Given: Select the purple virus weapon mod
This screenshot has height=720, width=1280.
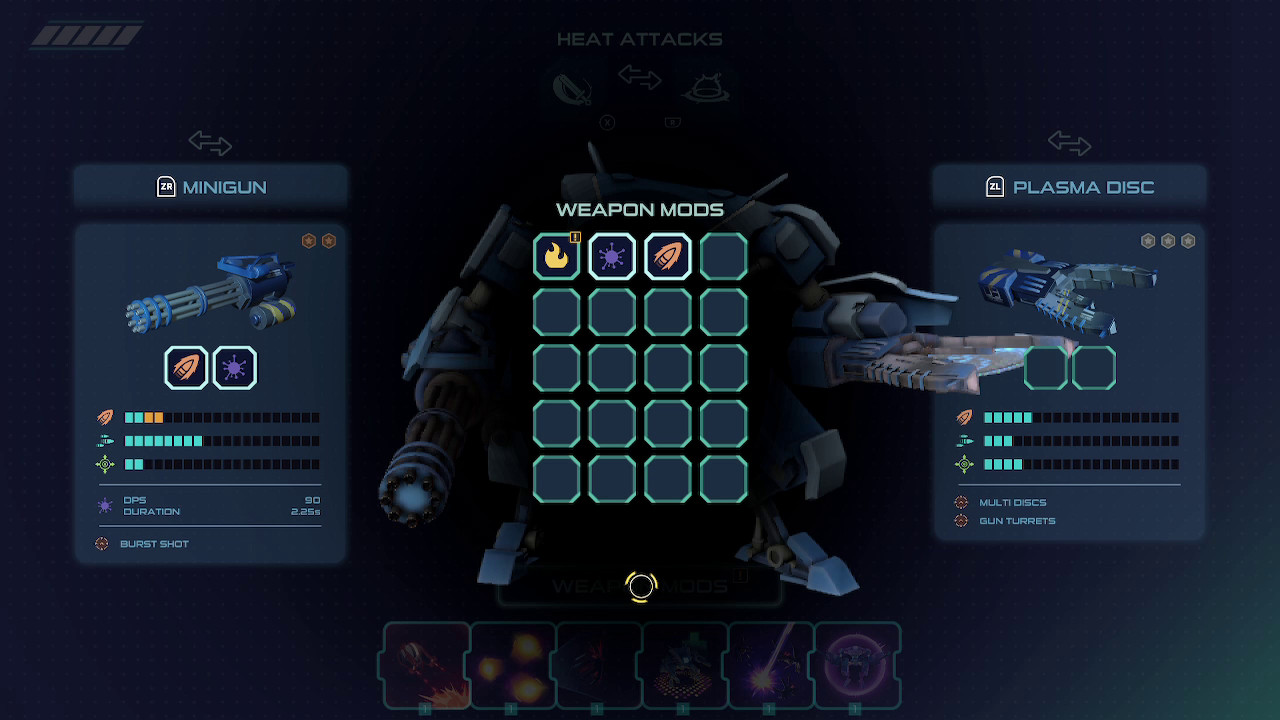Looking at the screenshot, I should [611, 256].
